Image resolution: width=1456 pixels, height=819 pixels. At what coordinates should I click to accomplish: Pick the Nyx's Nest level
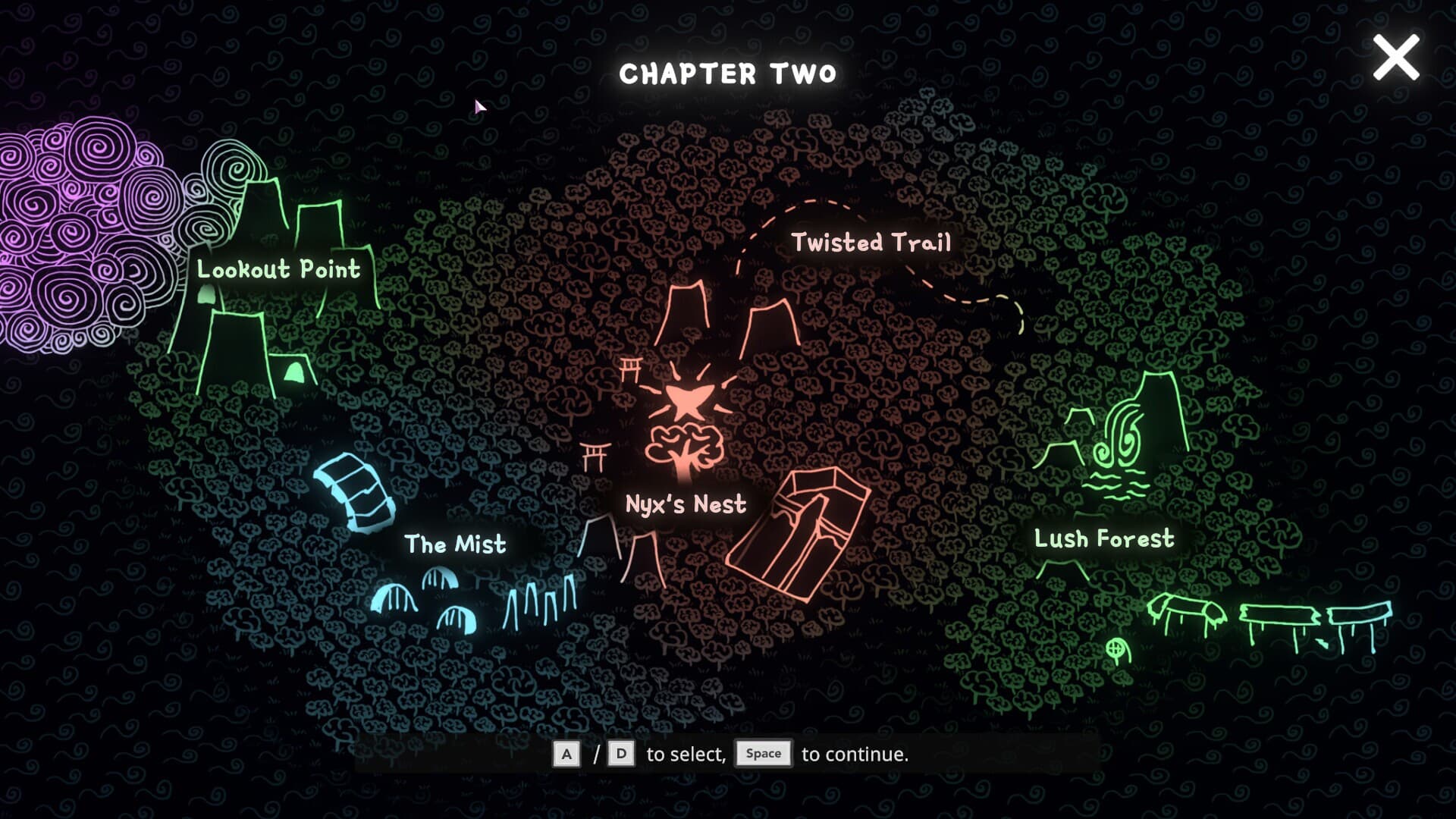pos(686,504)
